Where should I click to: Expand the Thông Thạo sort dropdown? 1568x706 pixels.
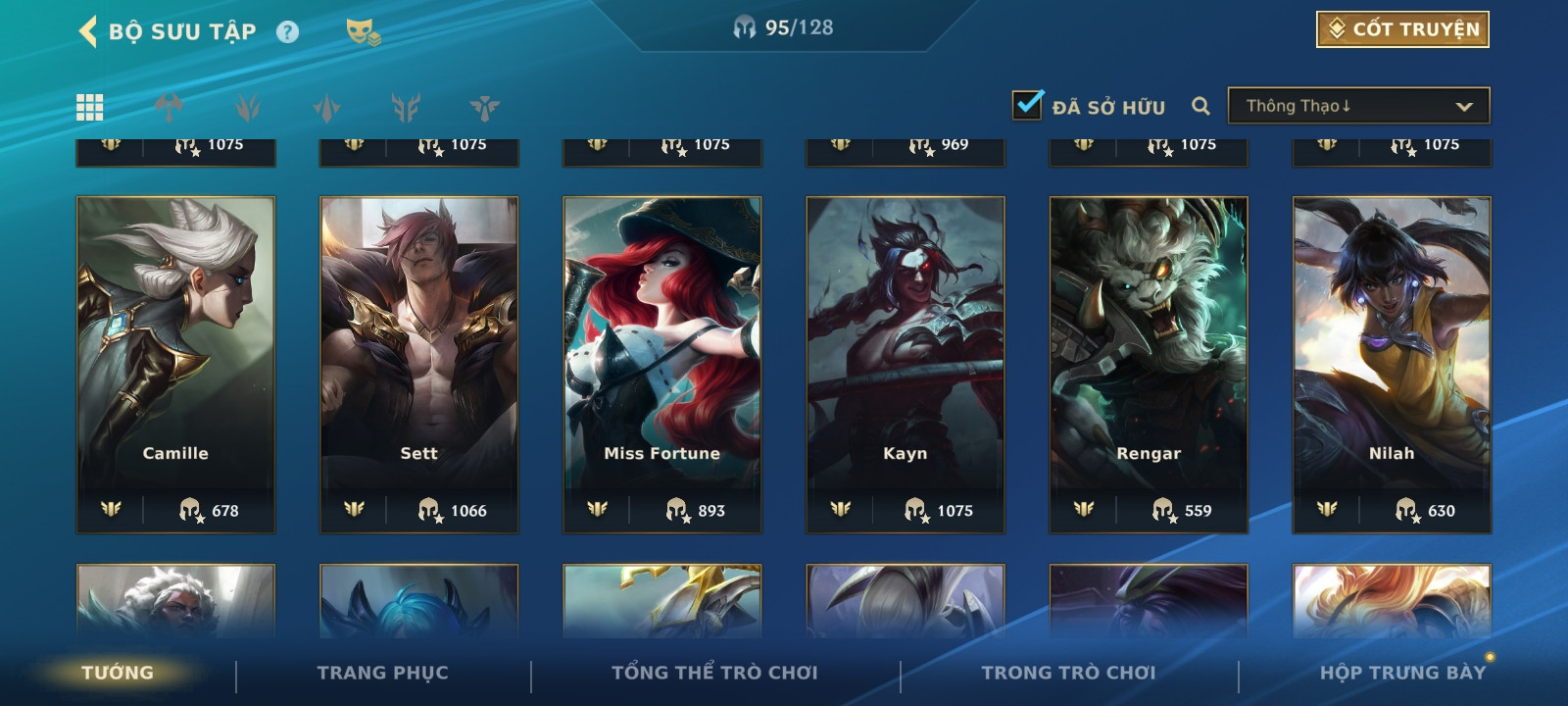click(1358, 106)
